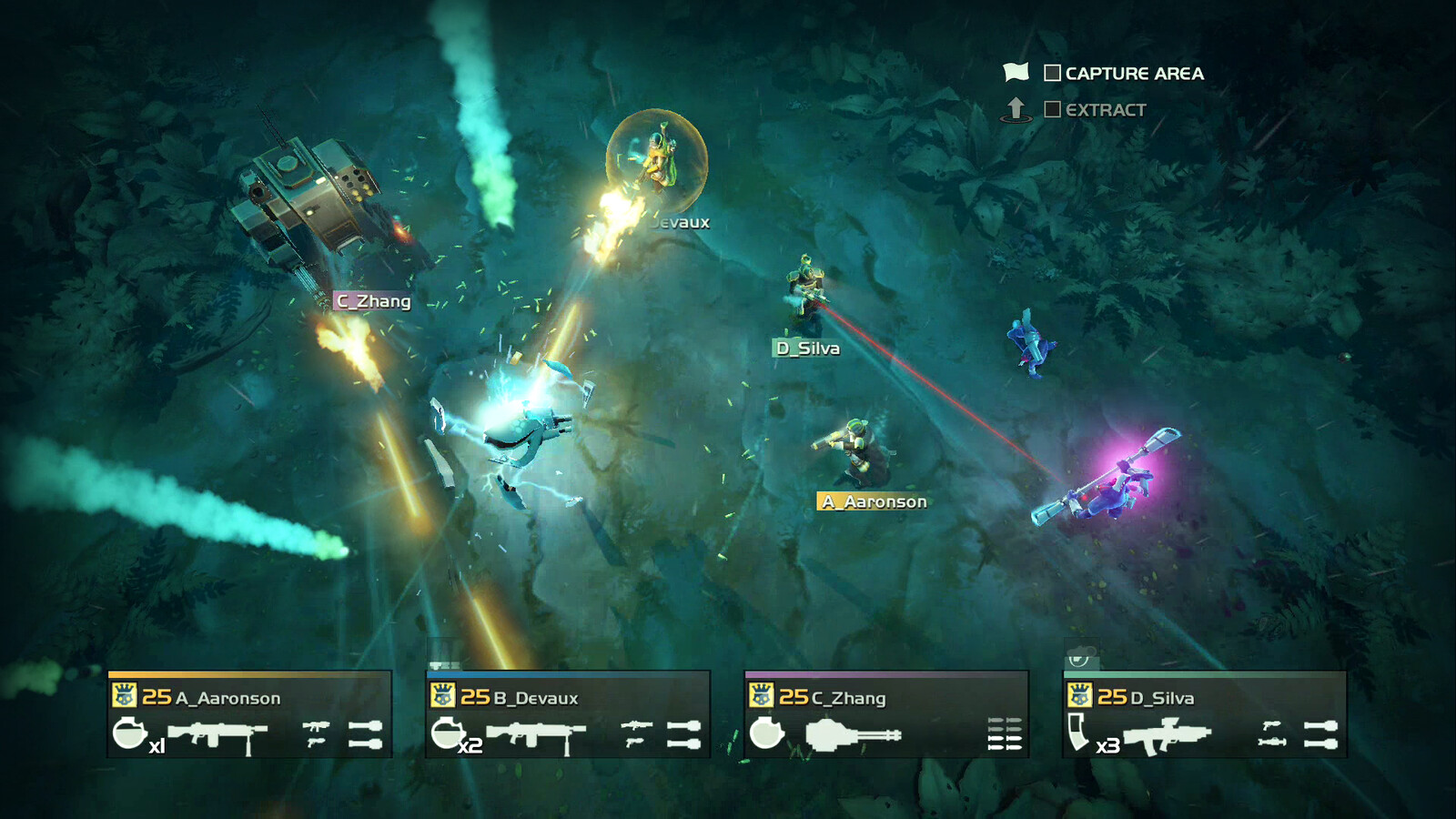
Task: Select D_Silva's assault rifle icon
Action: pos(1168,735)
